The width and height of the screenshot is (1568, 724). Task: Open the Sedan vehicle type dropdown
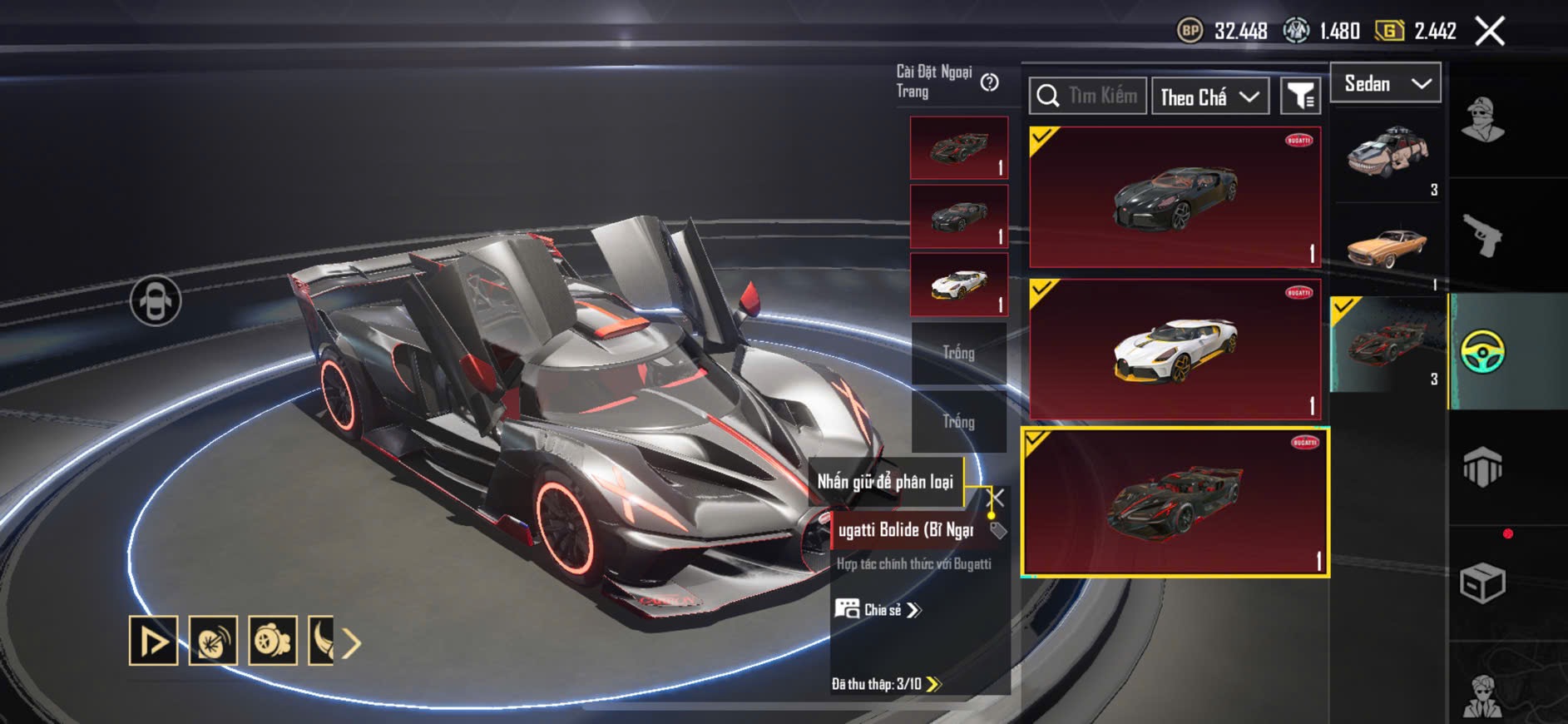pyautogui.click(x=1386, y=83)
